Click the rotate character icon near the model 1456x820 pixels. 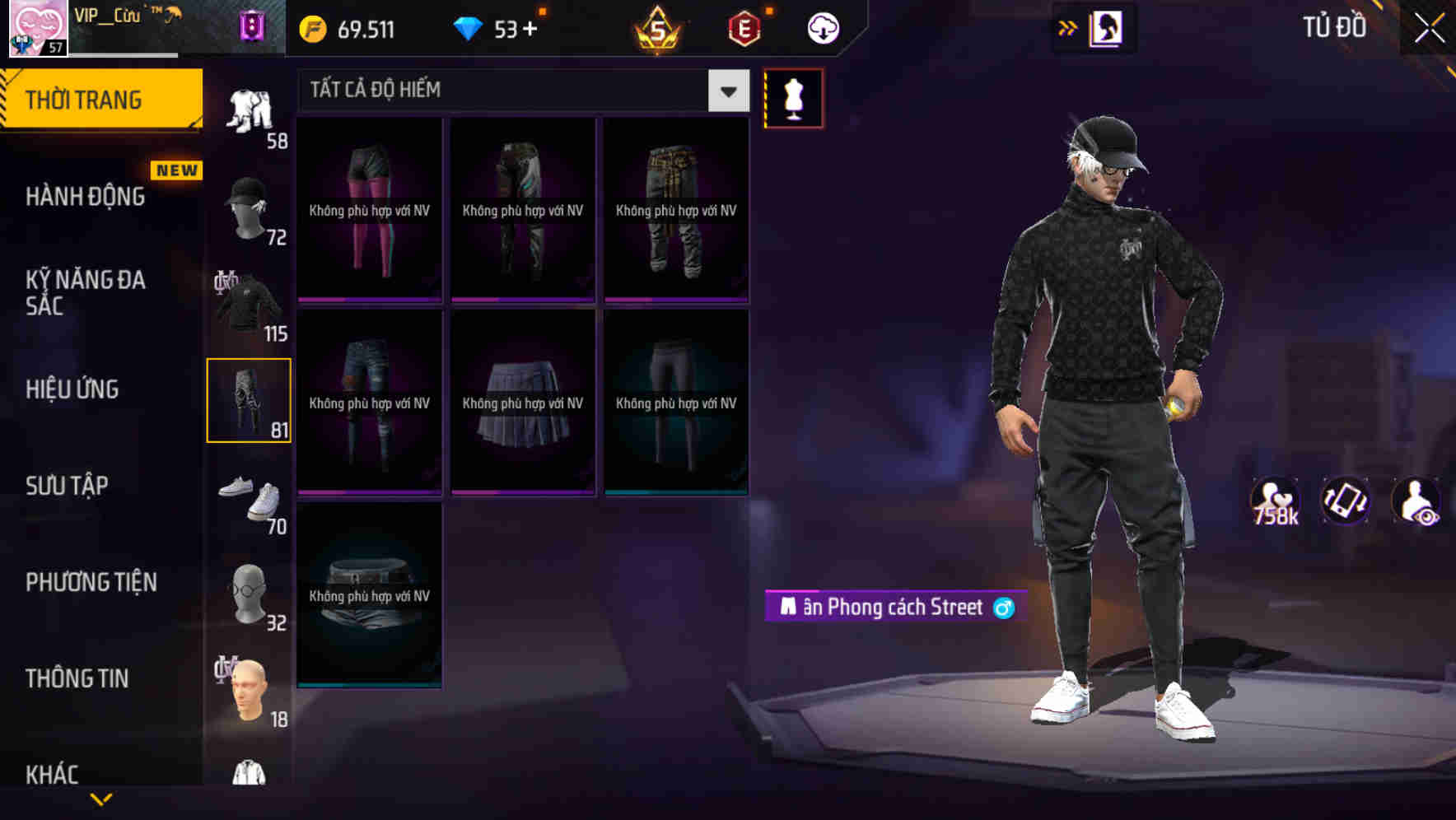pyautogui.click(x=1347, y=501)
